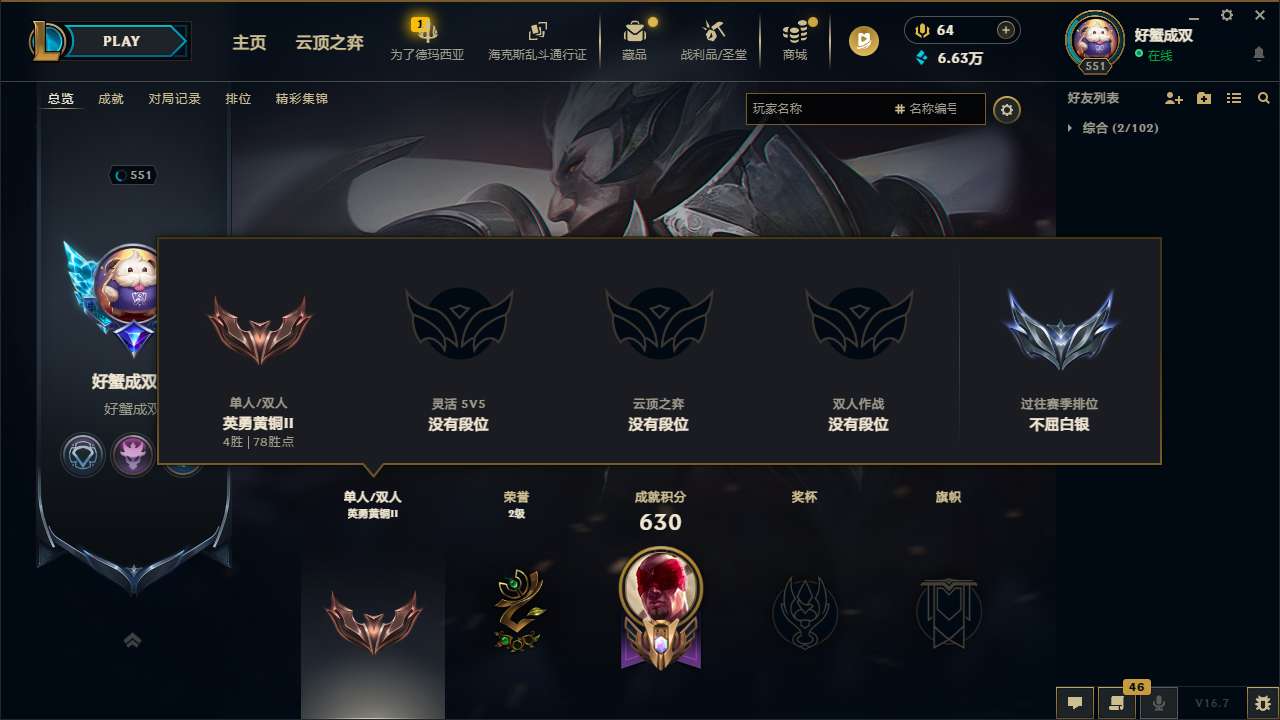Toggle the voice chat microphone
Viewport: 1280px width, 720px height.
[1158, 703]
